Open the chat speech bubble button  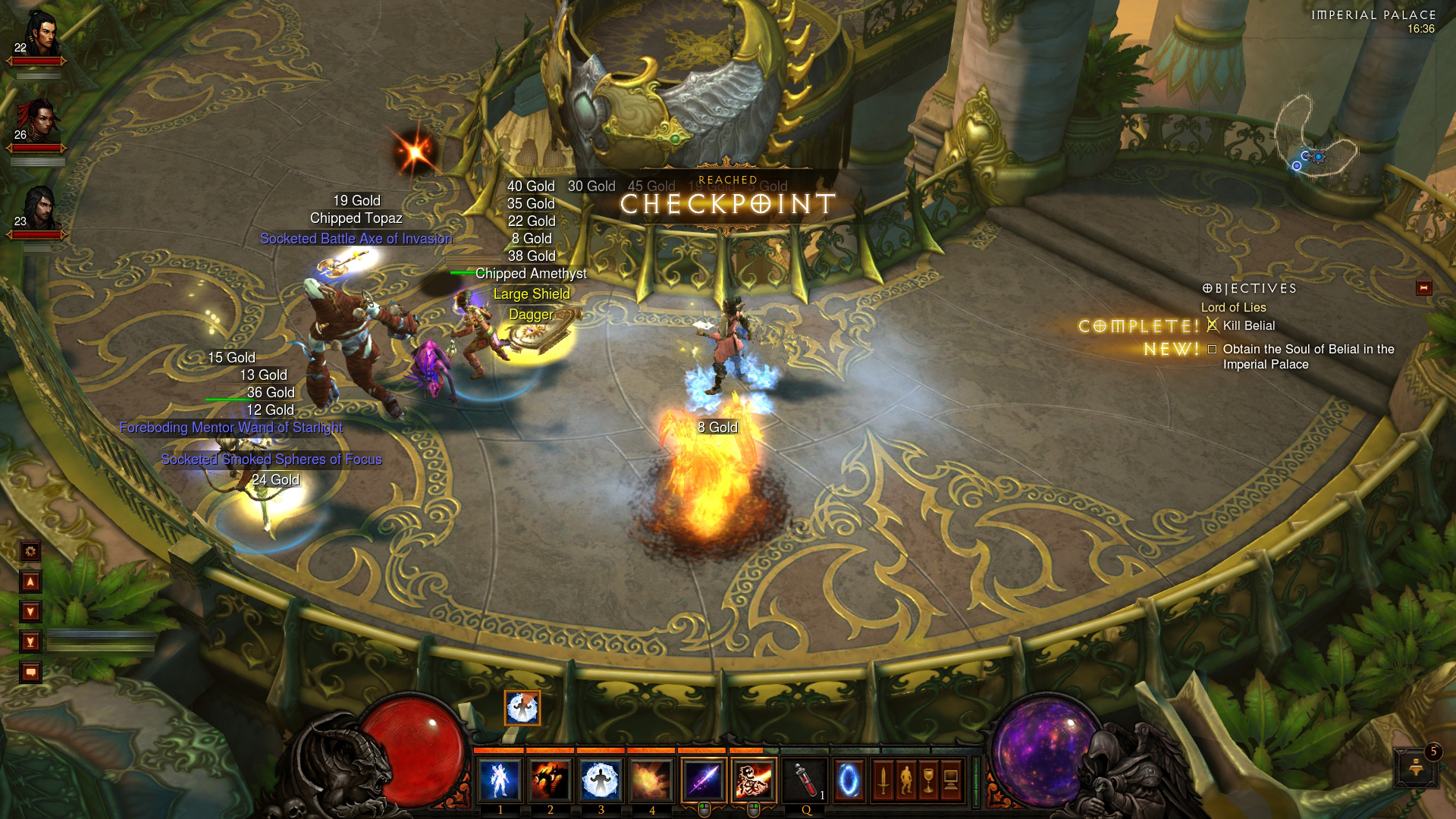point(31,673)
